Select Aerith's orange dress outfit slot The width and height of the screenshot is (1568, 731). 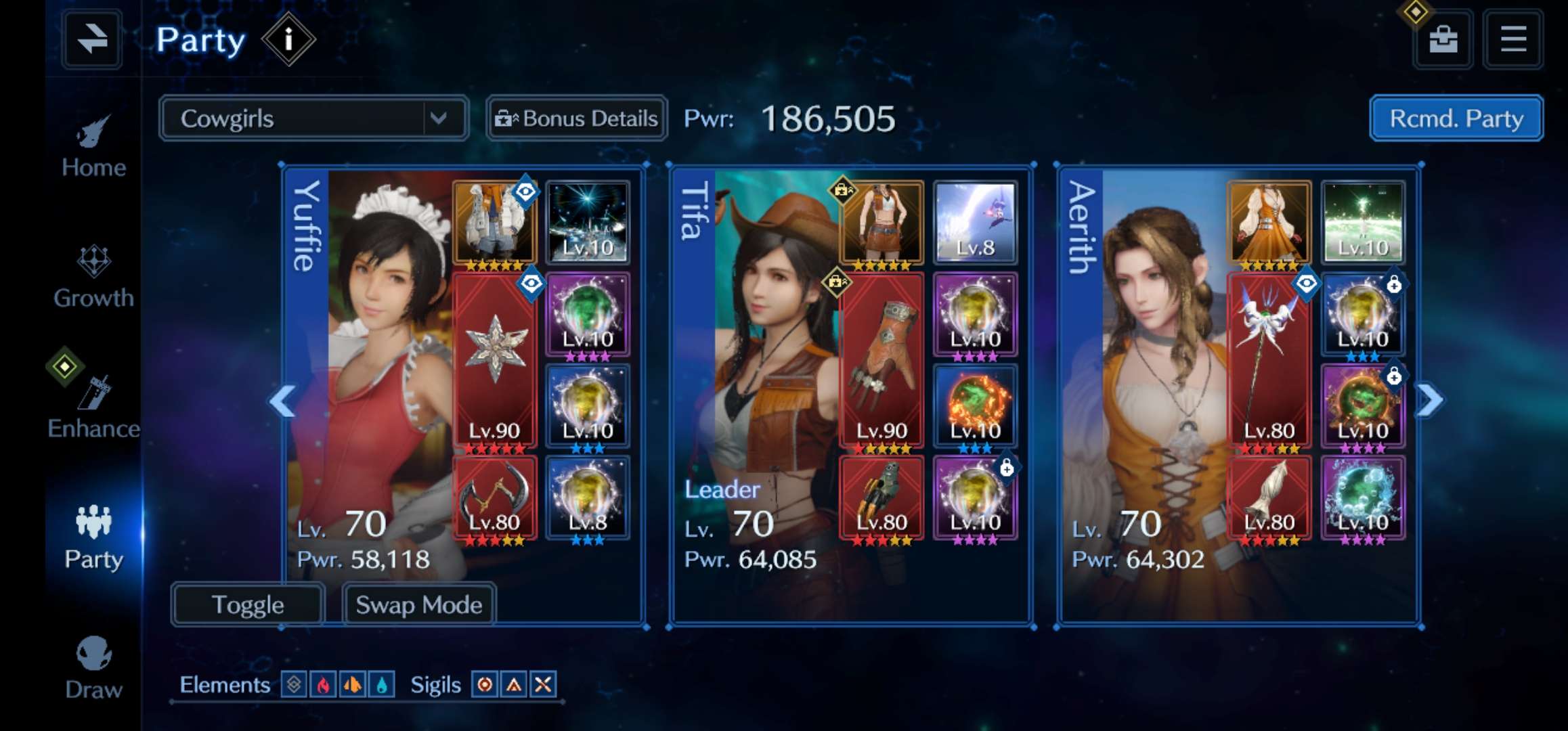point(1269,222)
